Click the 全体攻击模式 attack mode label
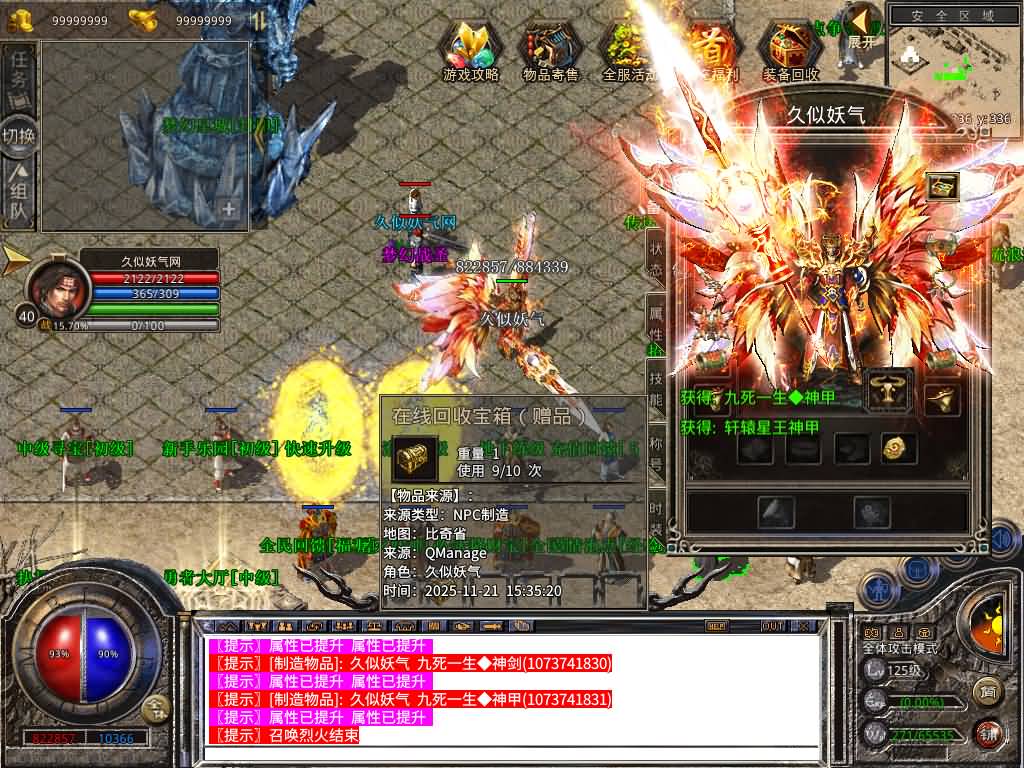1024x768 pixels. pyautogui.click(x=900, y=648)
